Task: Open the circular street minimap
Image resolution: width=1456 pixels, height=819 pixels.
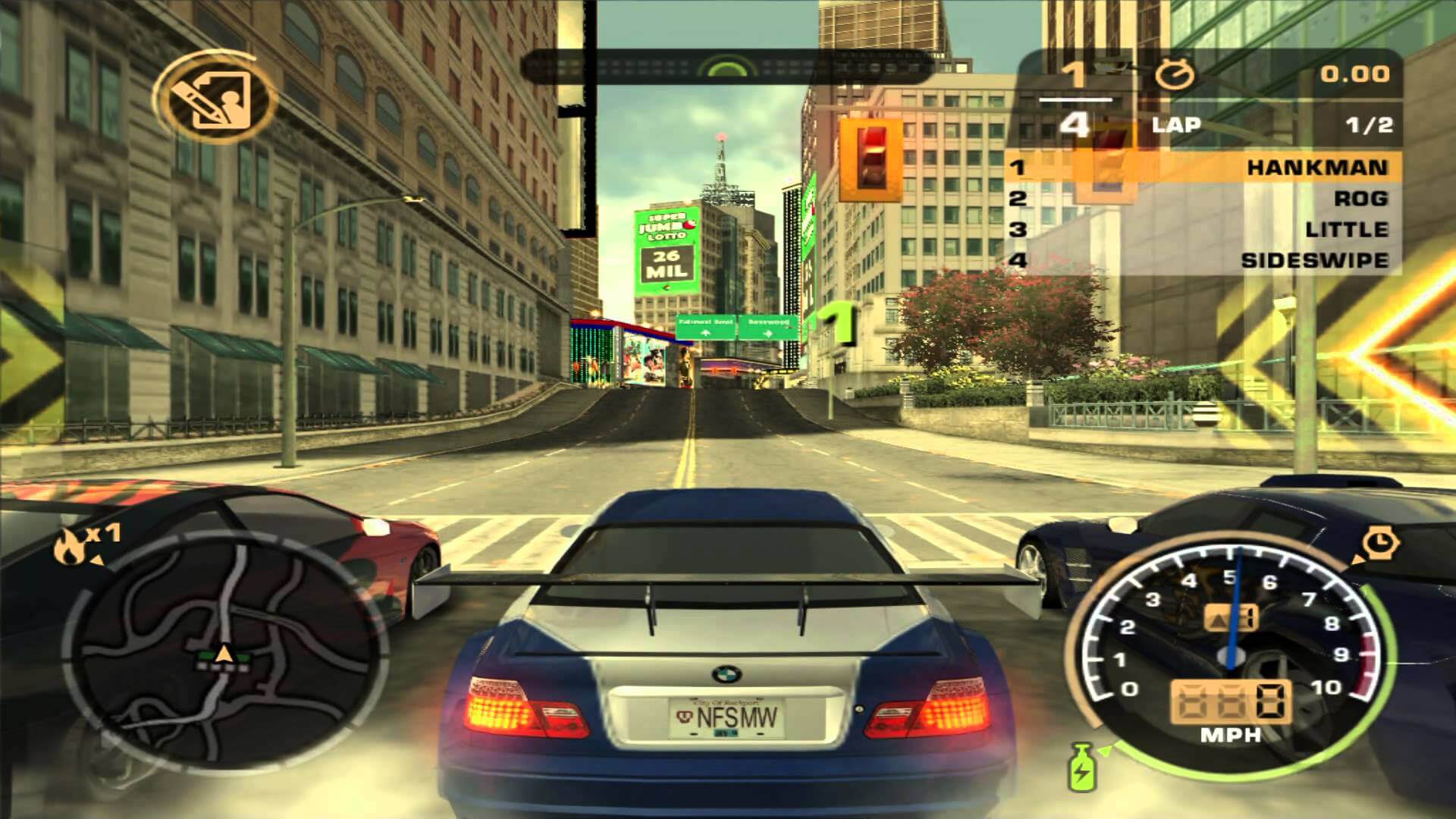Action: point(224,651)
